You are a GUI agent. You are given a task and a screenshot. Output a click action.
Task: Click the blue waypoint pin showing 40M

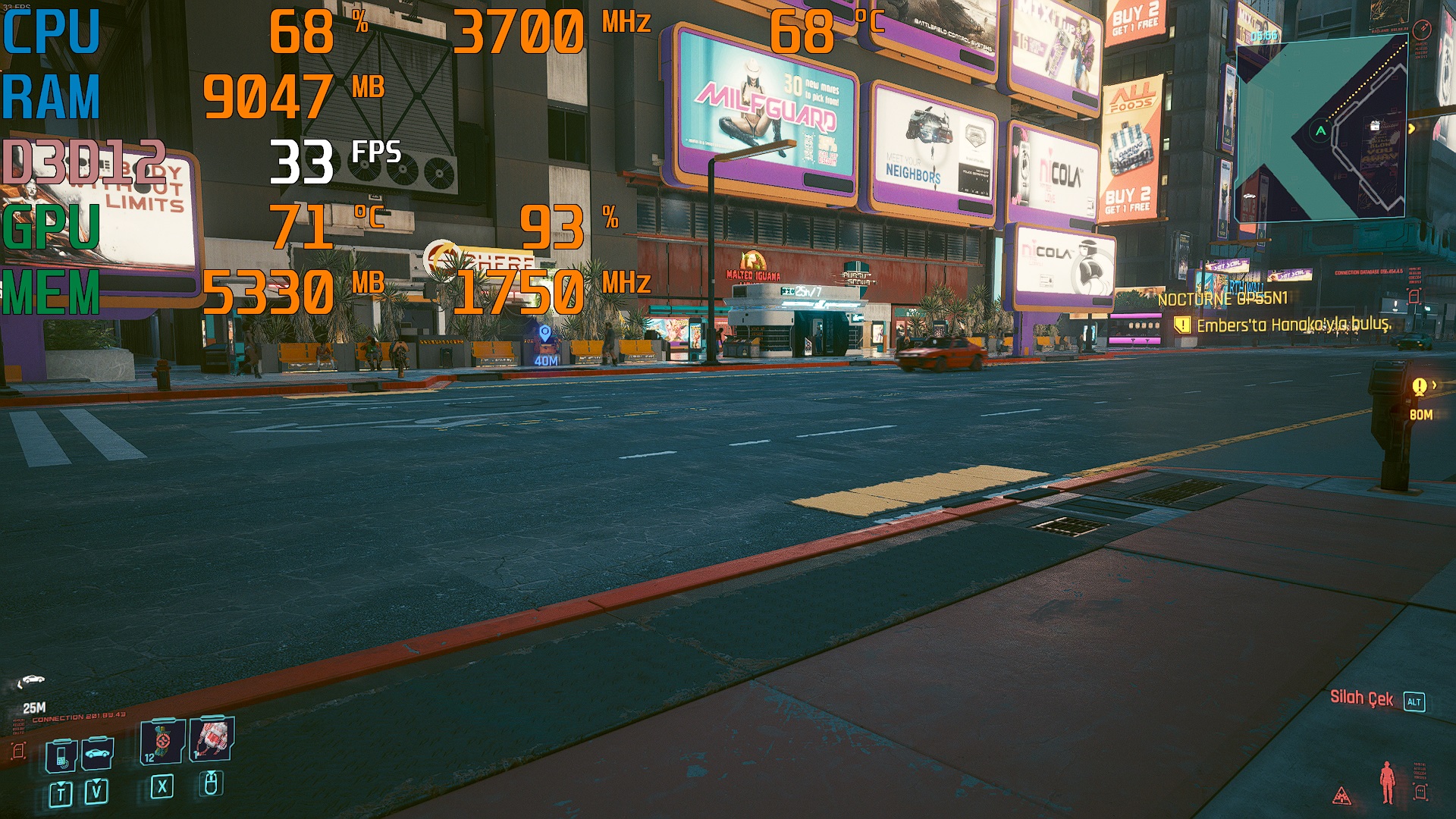(x=544, y=333)
